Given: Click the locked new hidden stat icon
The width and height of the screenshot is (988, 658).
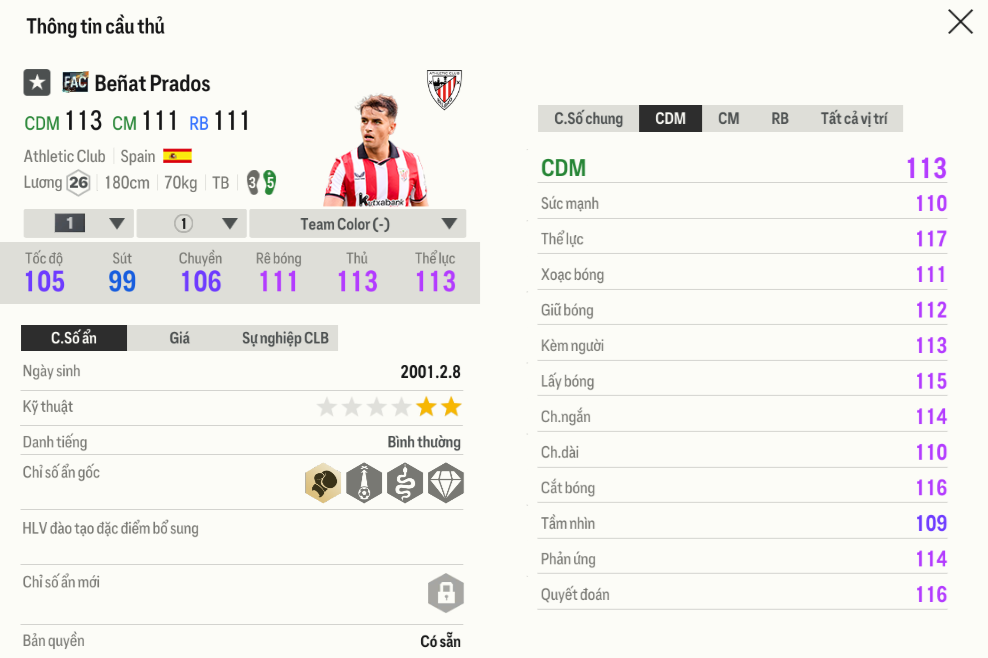Looking at the screenshot, I should [x=445, y=593].
